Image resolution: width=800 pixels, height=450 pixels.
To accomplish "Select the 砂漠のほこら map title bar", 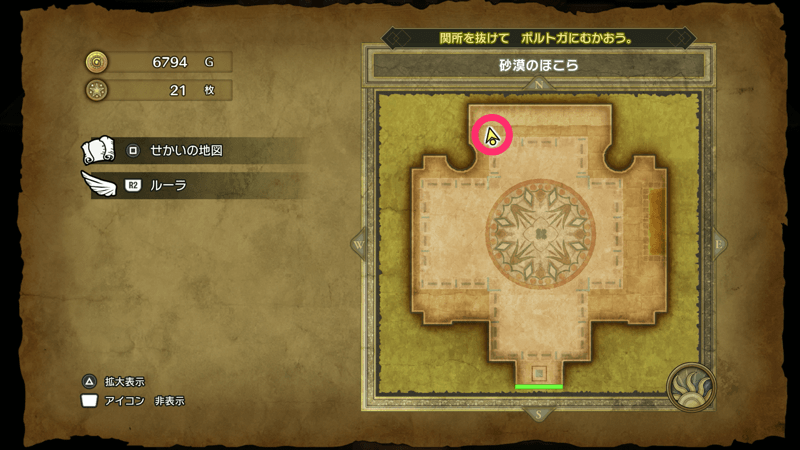I will pyautogui.click(x=539, y=66).
